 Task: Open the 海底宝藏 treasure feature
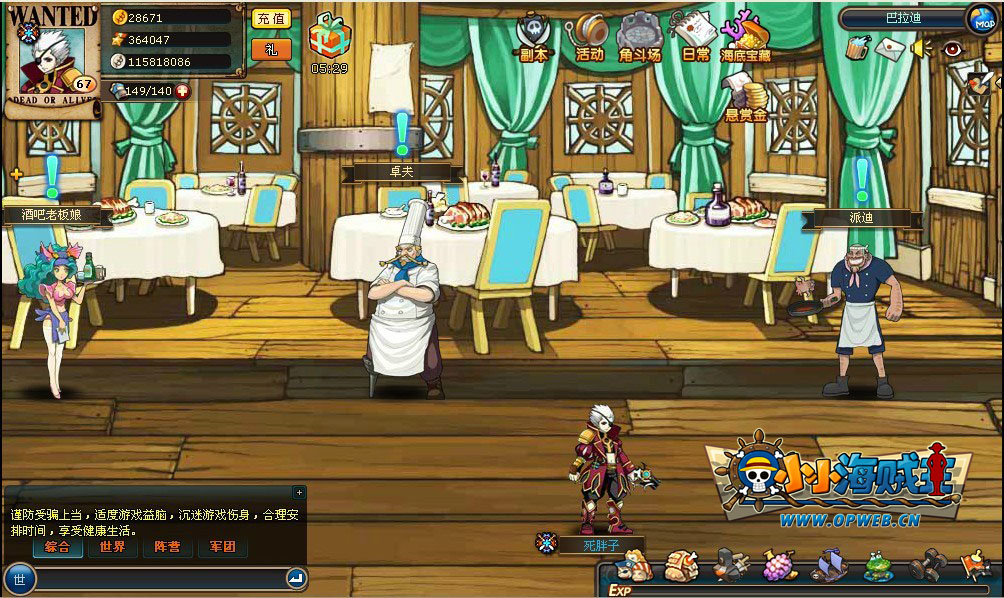click(x=746, y=36)
